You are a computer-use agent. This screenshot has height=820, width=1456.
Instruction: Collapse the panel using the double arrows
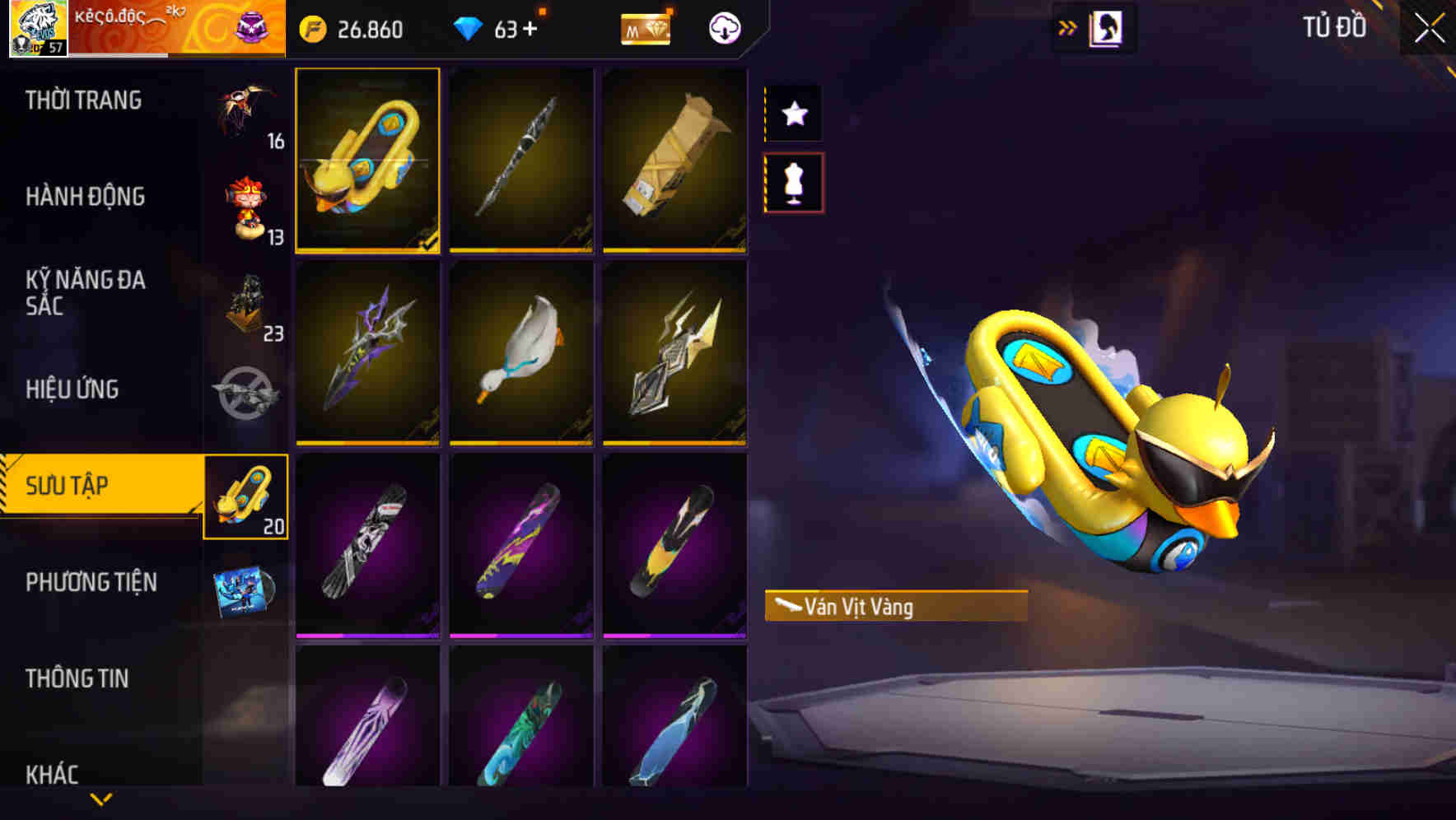(1068, 27)
